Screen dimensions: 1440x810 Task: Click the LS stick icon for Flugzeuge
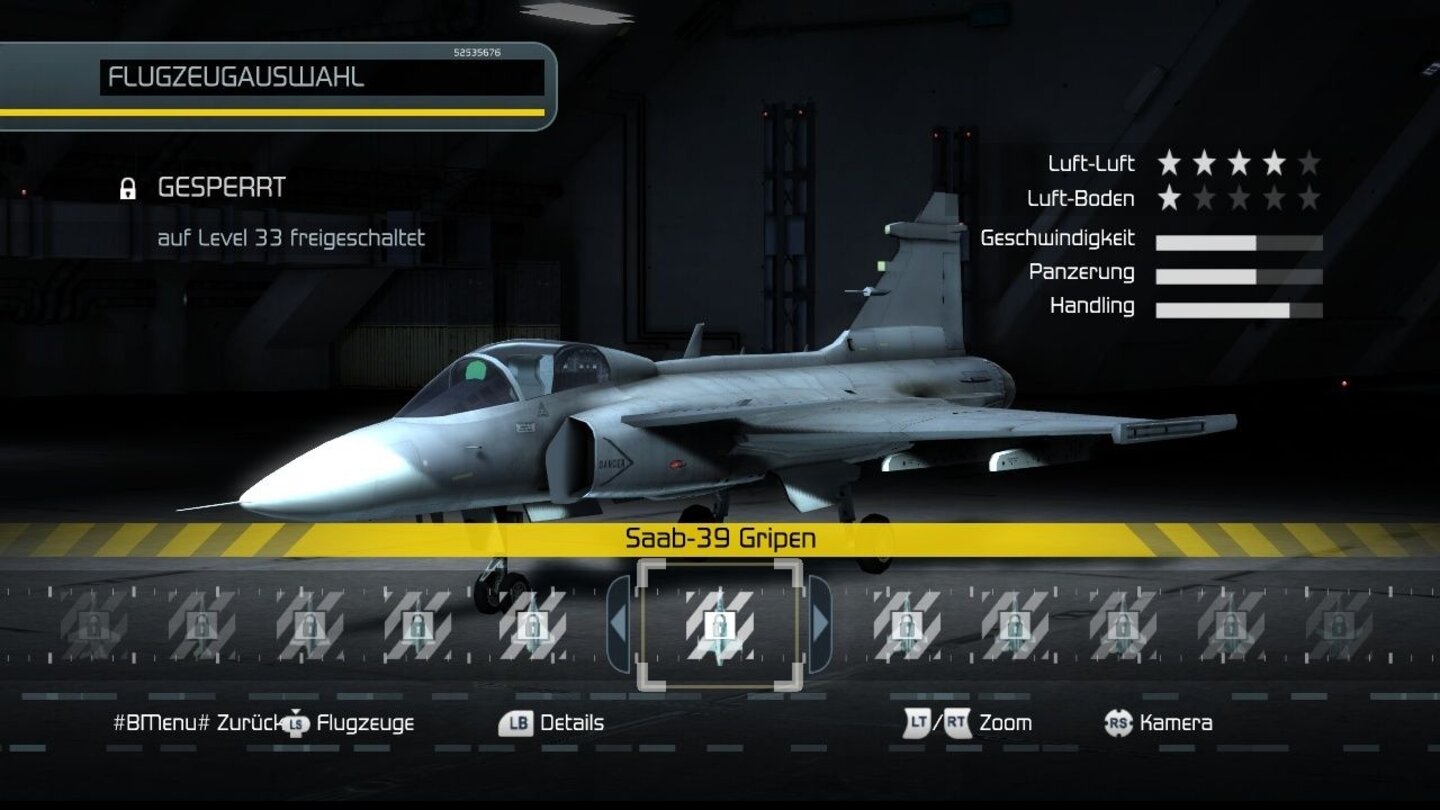(x=295, y=723)
